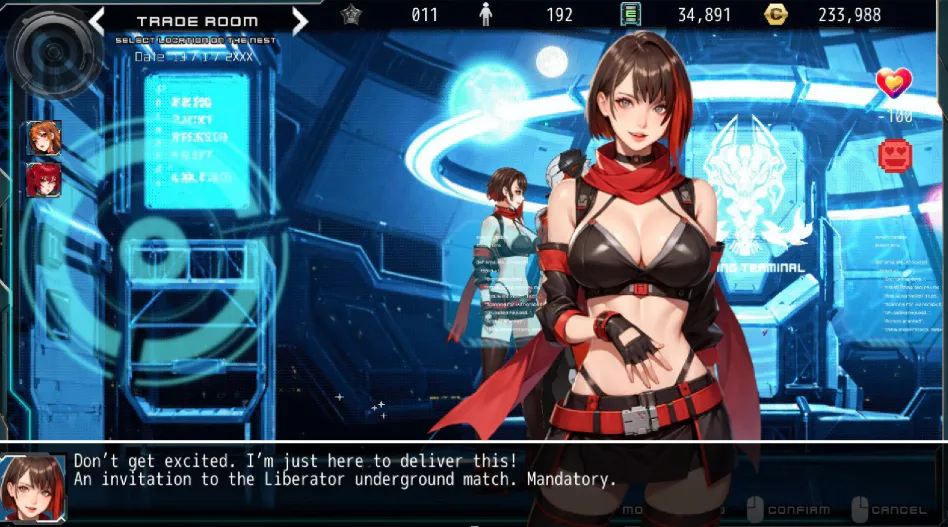The image size is (948, 527).
Task: Go to the next location with right arrow
Action: click(x=299, y=20)
